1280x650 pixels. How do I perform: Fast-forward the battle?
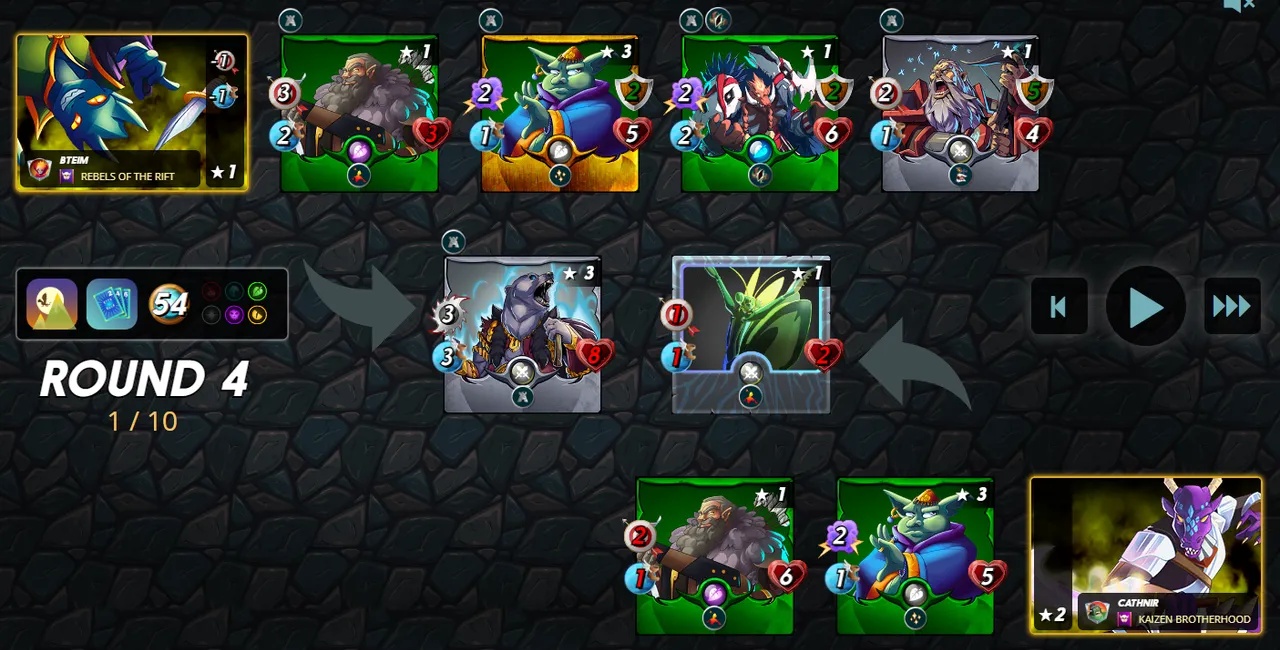1232,307
